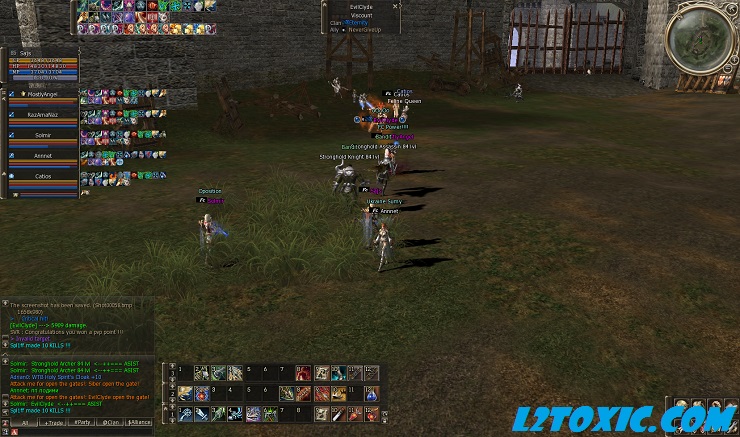Open the +Trade chat tab

(52, 423)
